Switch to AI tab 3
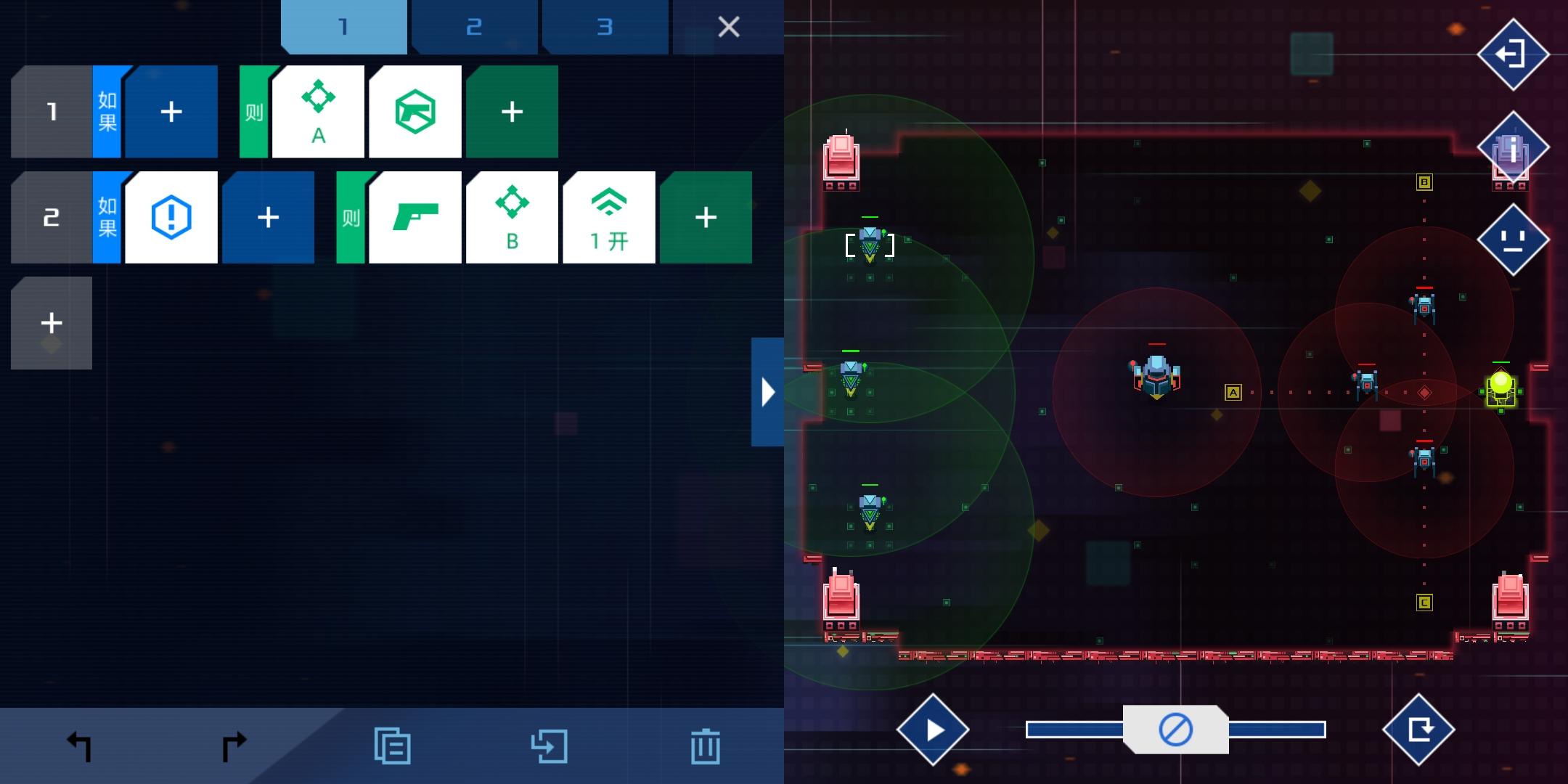The height and width of the screenshot is (784, 1568). [x=606, y=27]
